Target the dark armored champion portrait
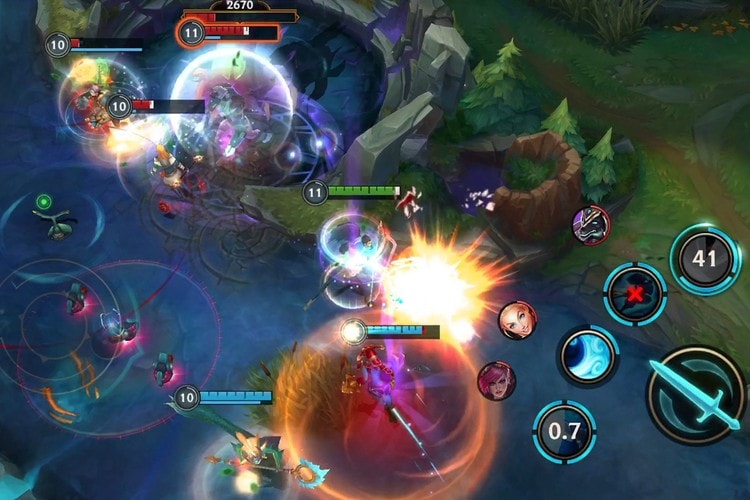Image resolution: width=750 pixels, height=500 pixels. [591, 225]
